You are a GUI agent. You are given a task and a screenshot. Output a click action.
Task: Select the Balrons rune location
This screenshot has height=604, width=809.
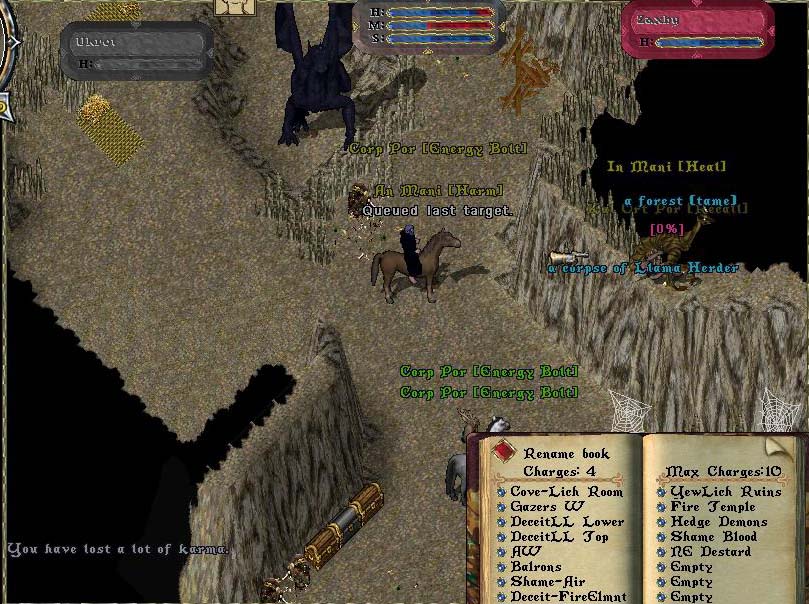click(536, 567)
